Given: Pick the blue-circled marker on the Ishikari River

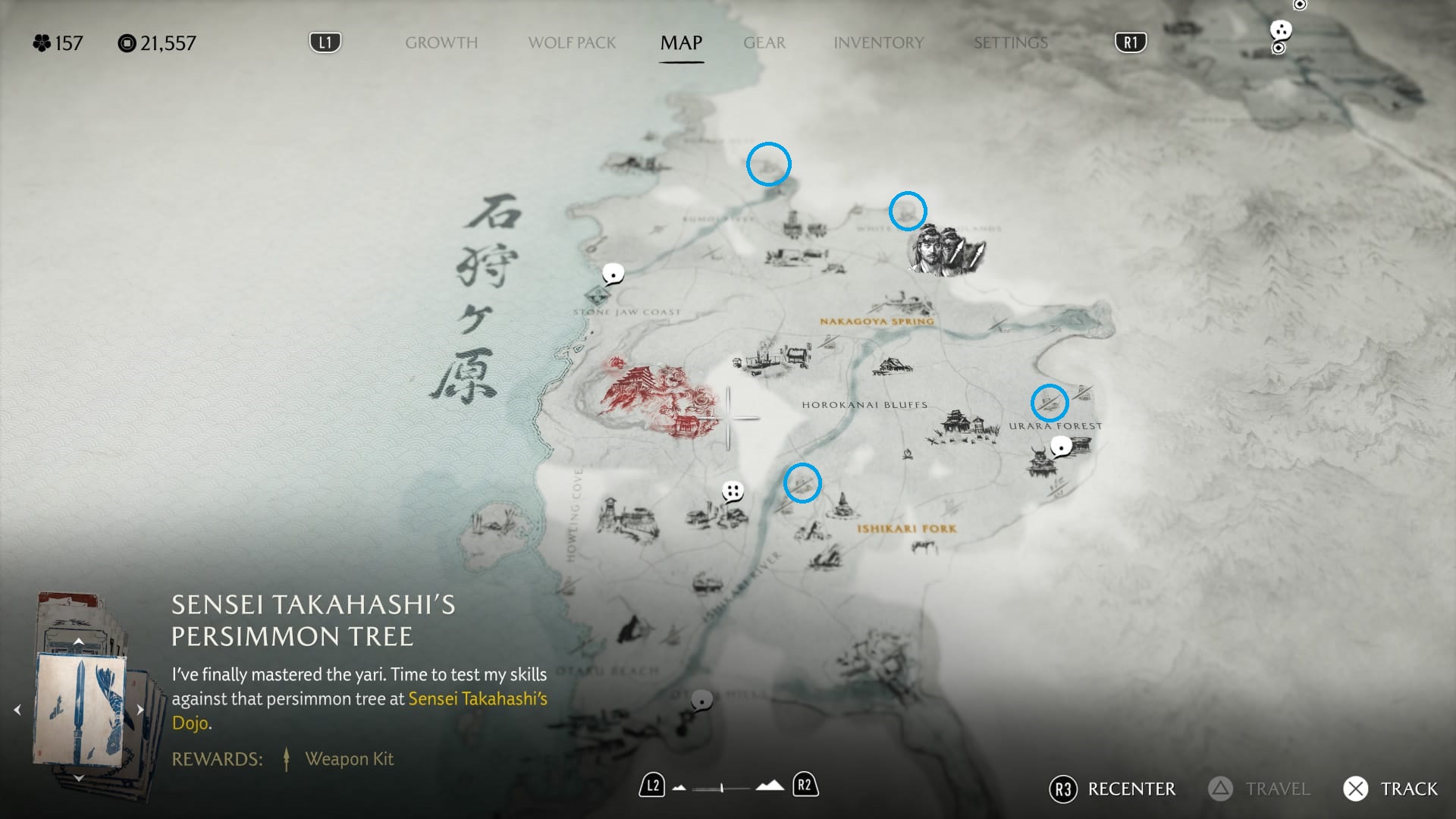Looking at the screenshot, I should tap(802, 483).
